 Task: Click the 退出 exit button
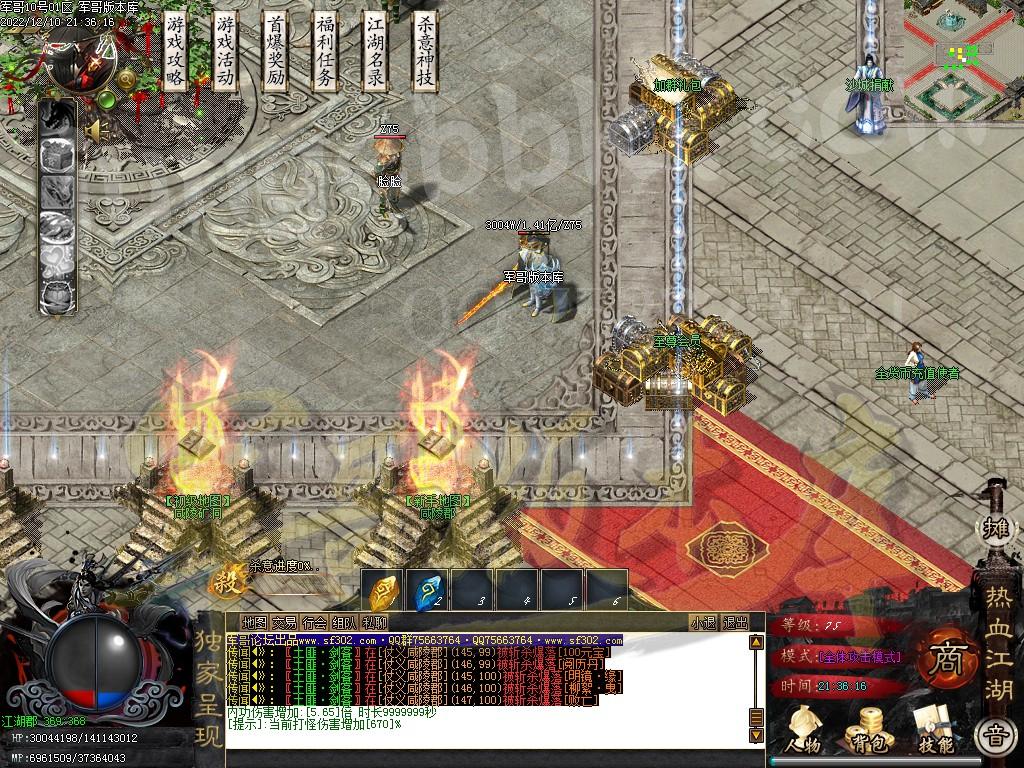pos(735,622)
